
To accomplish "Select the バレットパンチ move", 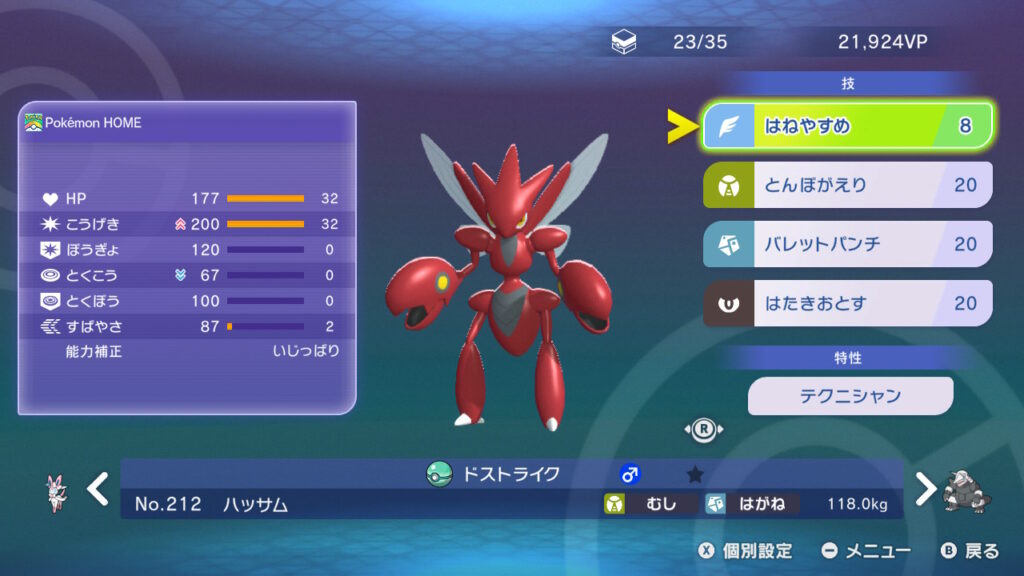I will point(848,244).
